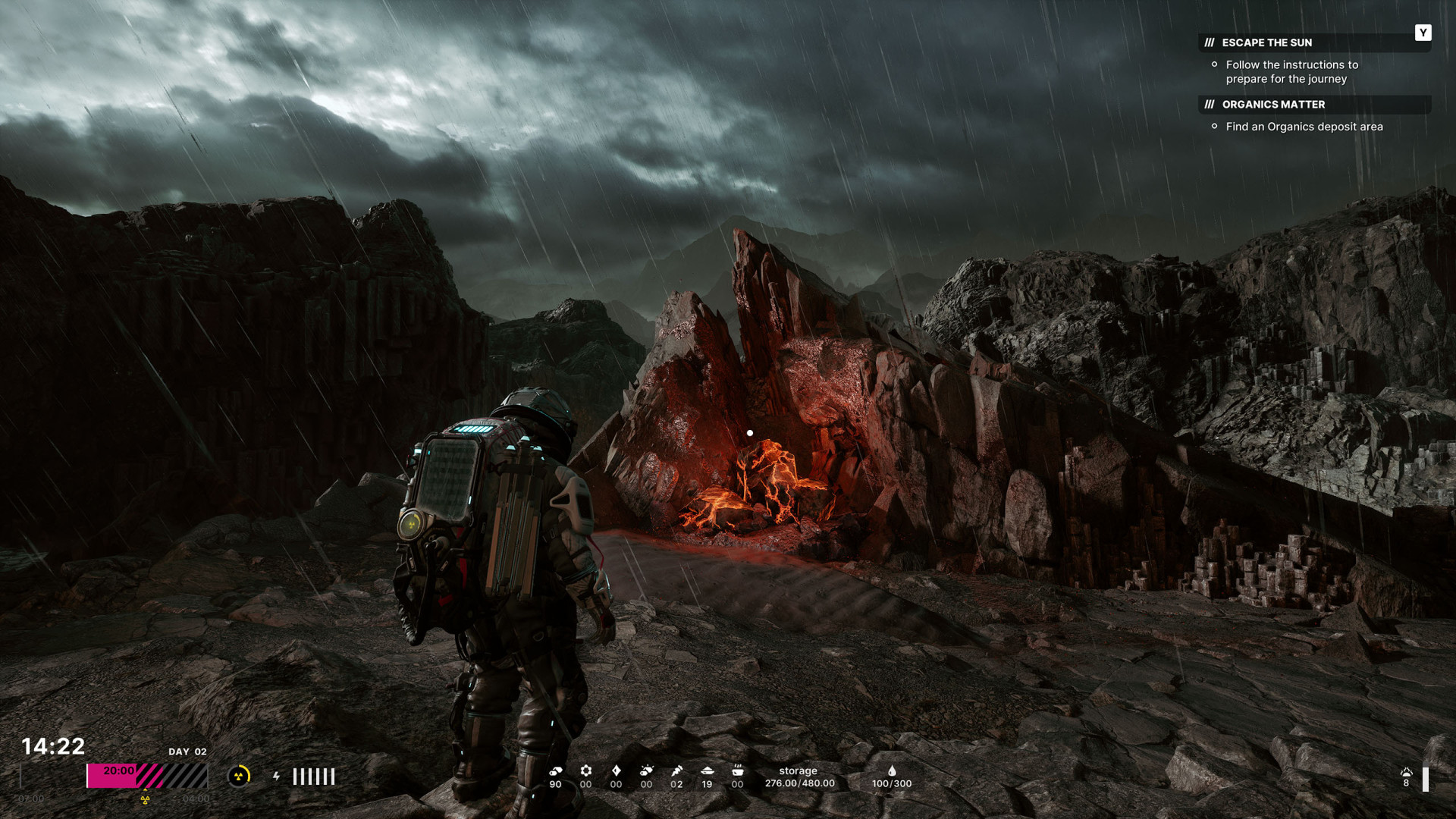1456x819 pixels.
Task: Open the Organics Matter objective entry
Action: [1273, 105]
